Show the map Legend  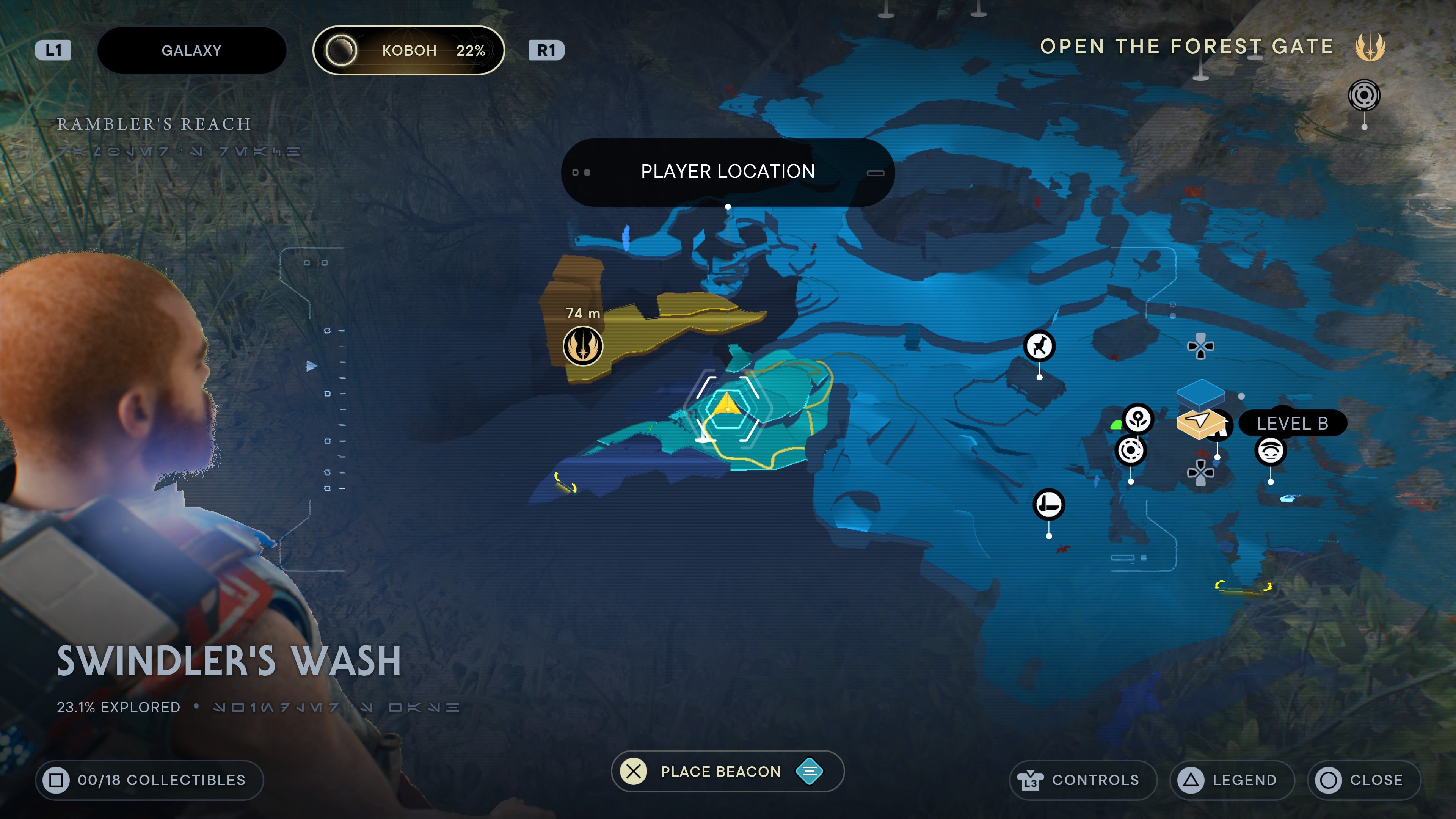(x=1232, y=780)
